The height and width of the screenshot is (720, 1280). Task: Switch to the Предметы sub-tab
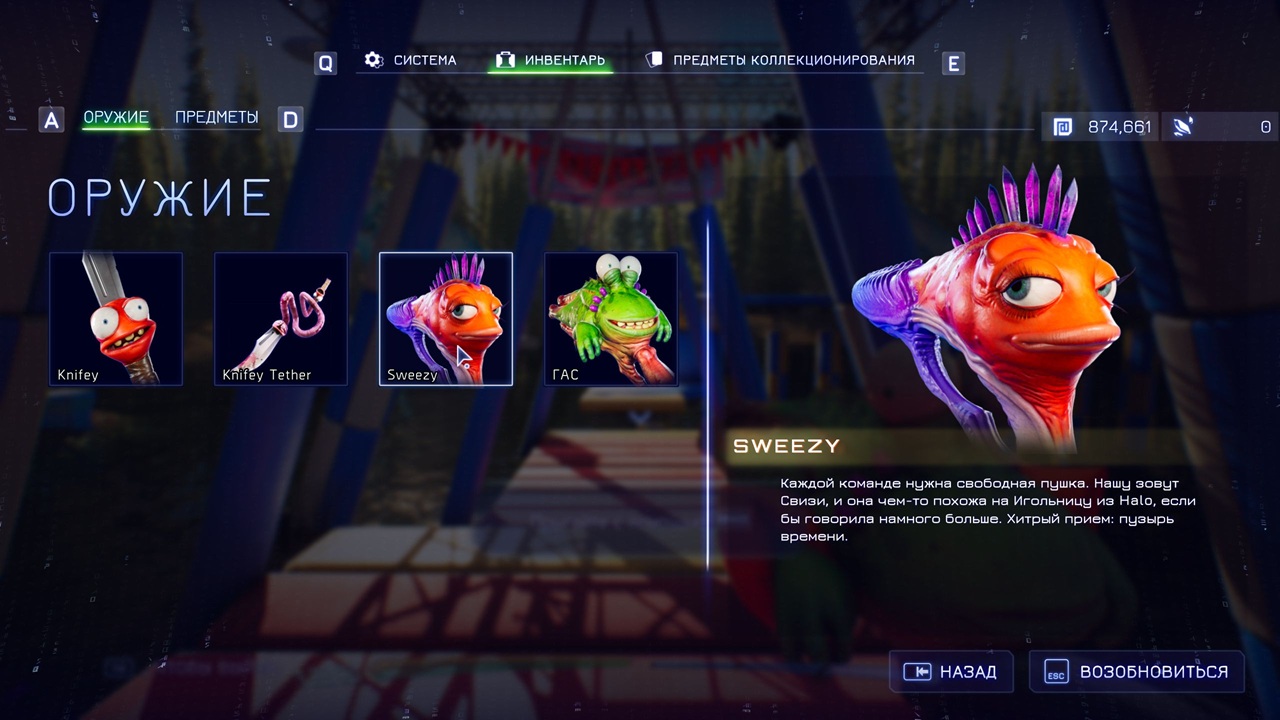point(216,118)
